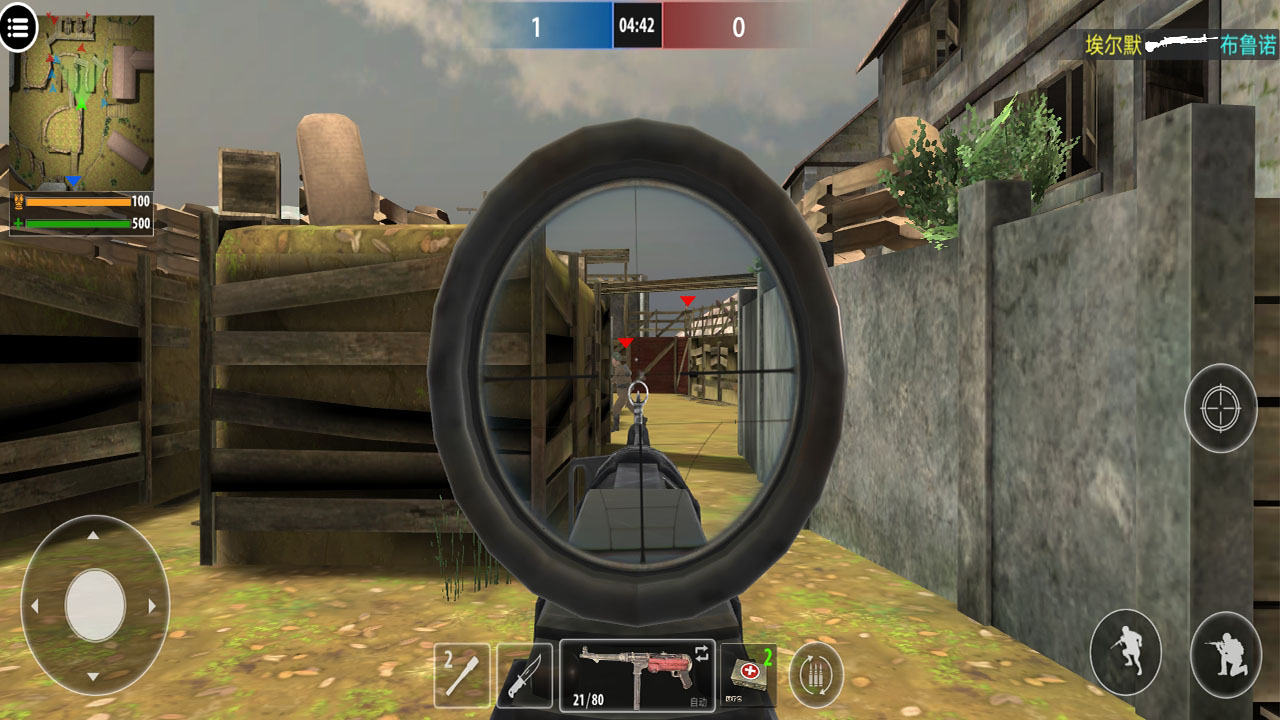Reload with the bullets reload button
This screenshot has height=720, width=1280.
816,675
